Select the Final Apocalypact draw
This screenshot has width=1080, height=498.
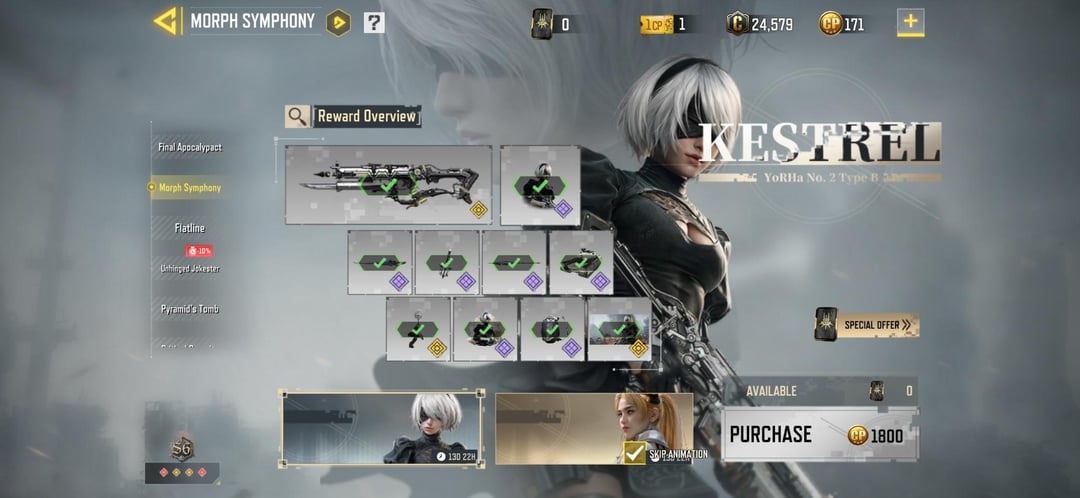(189, 147)
